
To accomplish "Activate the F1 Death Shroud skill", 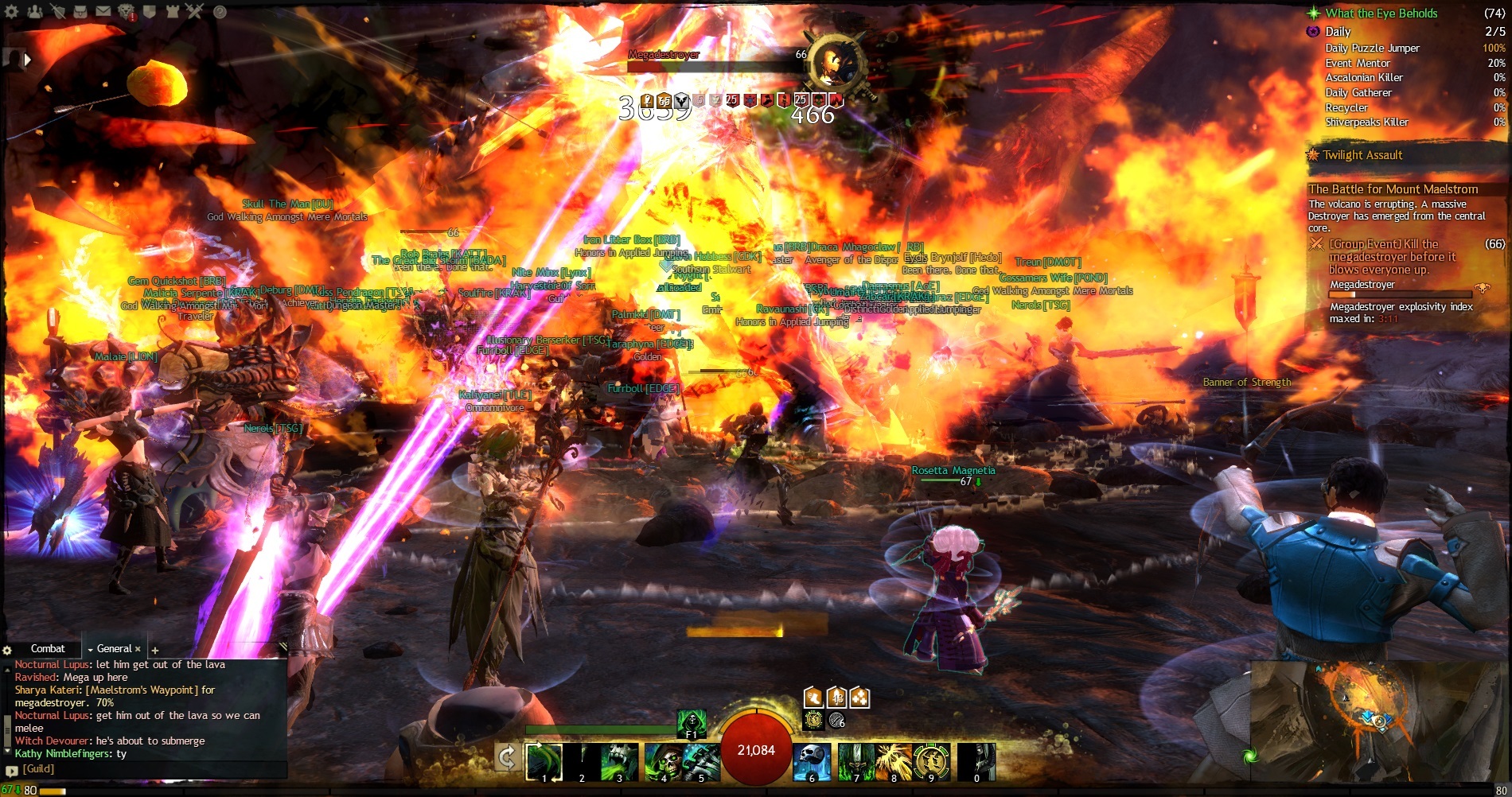I will [x=691, y=724].
